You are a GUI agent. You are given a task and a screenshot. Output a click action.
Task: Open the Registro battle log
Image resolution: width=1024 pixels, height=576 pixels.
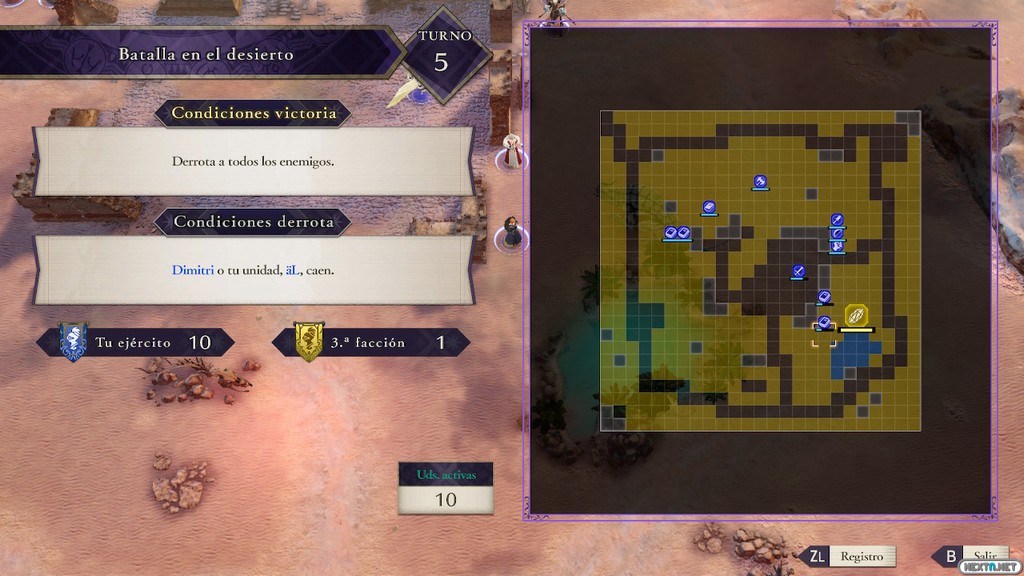point(860,557)
